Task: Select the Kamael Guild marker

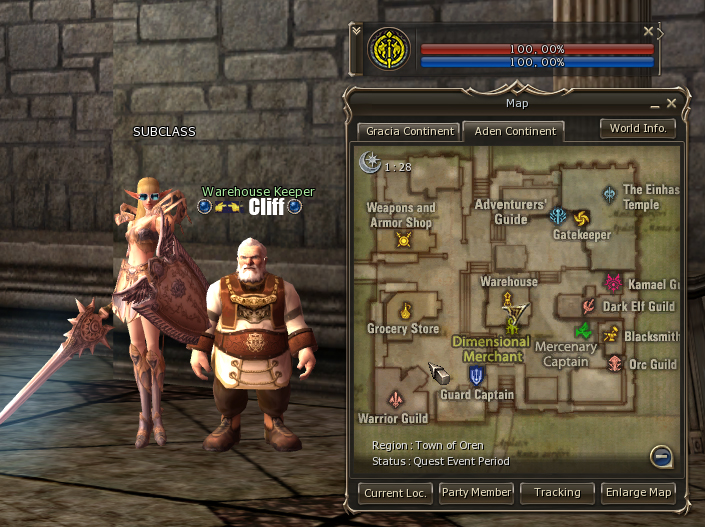Action: pos(613,284)
